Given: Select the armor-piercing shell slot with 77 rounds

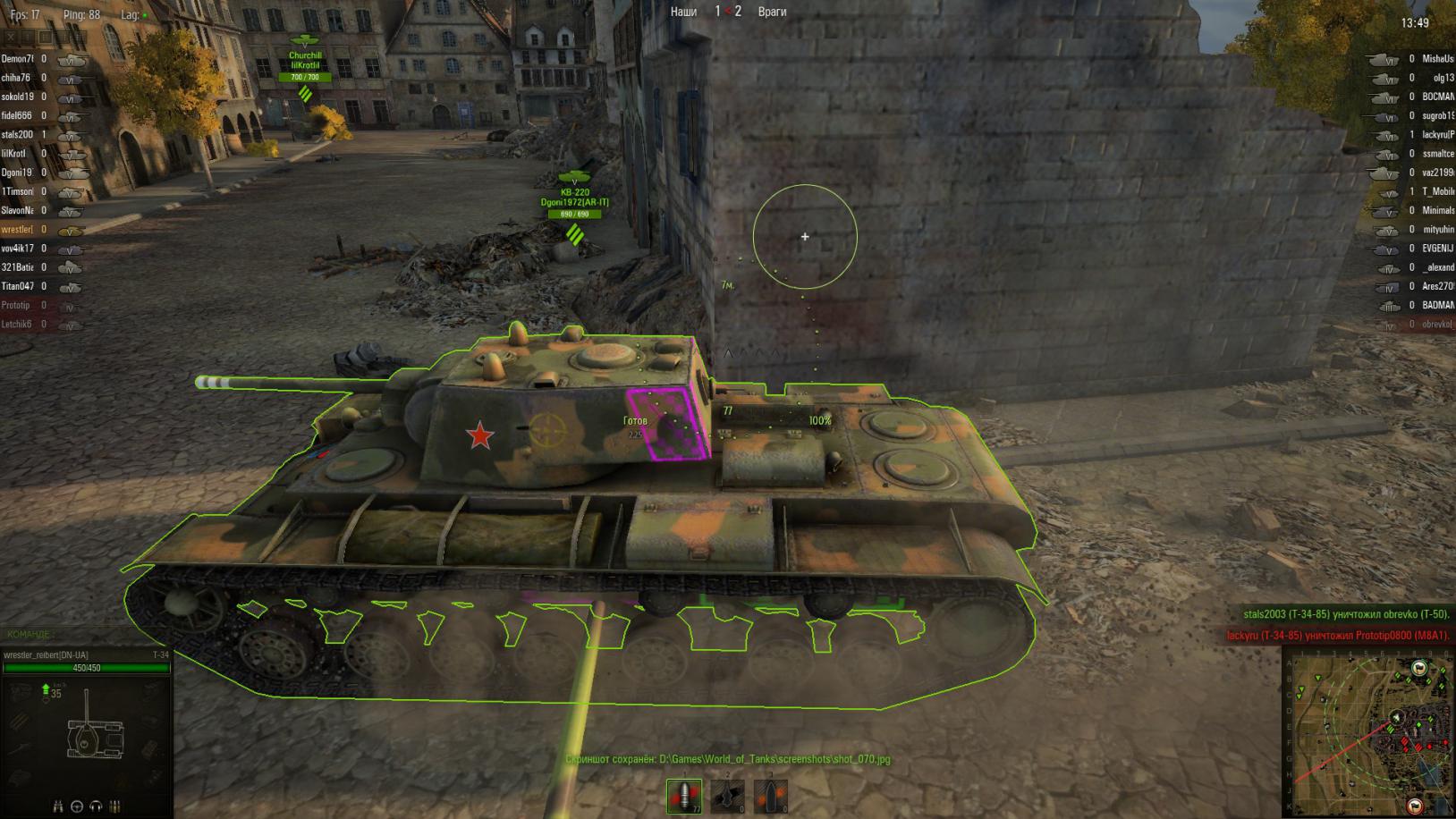Looking at the screenshot, I should 684,795.
